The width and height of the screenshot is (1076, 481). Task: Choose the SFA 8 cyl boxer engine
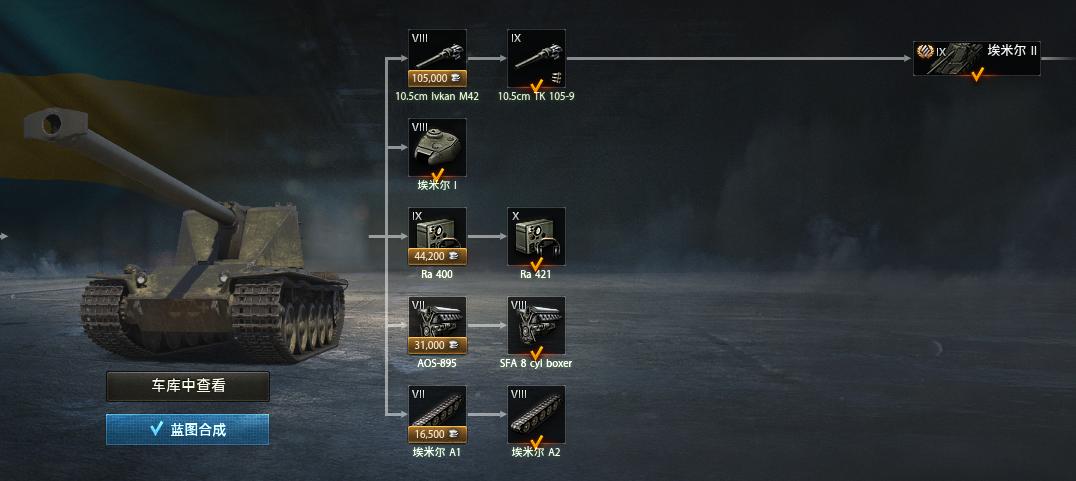536,325
